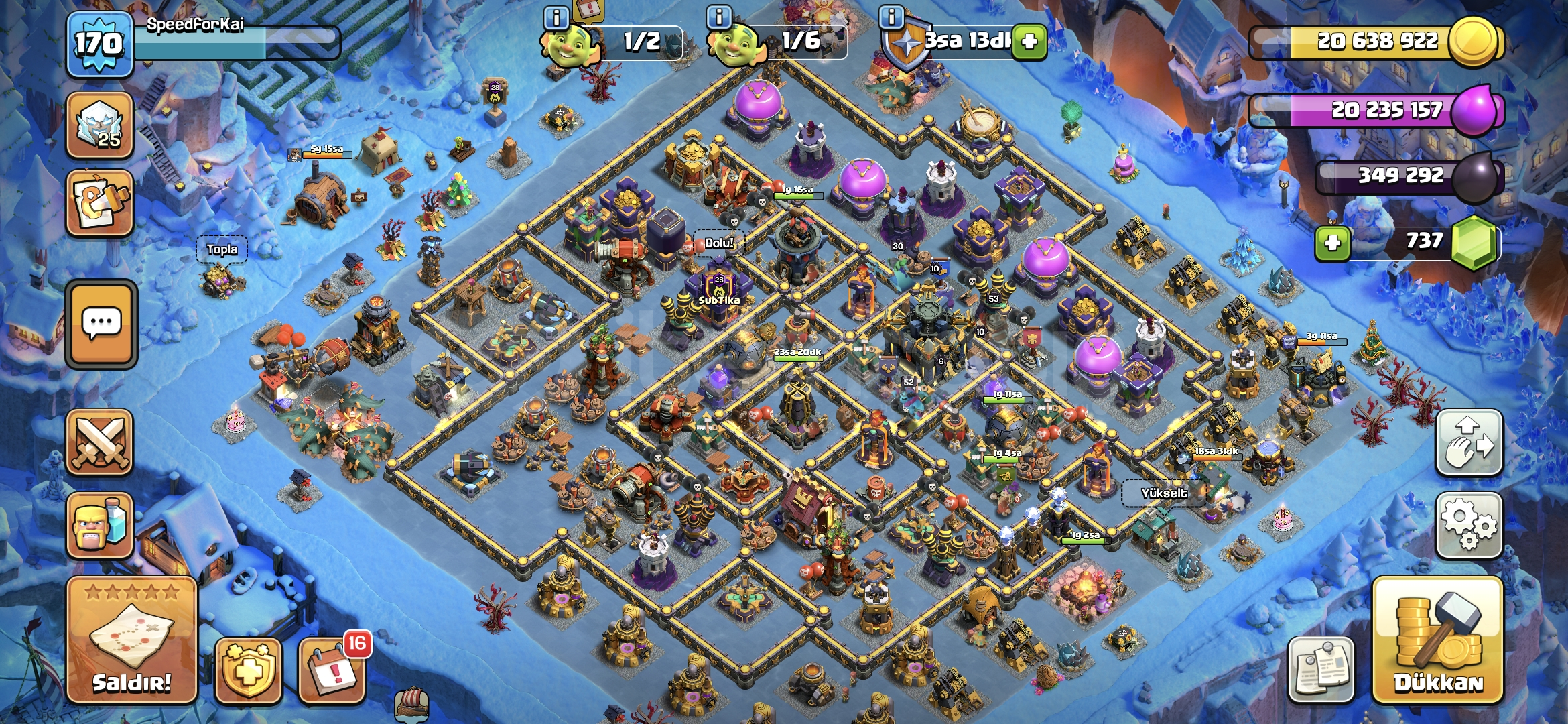Screen dimensions: 1568x724
Task: Open the layout editor hand-arrows button
Action: 1469,442
